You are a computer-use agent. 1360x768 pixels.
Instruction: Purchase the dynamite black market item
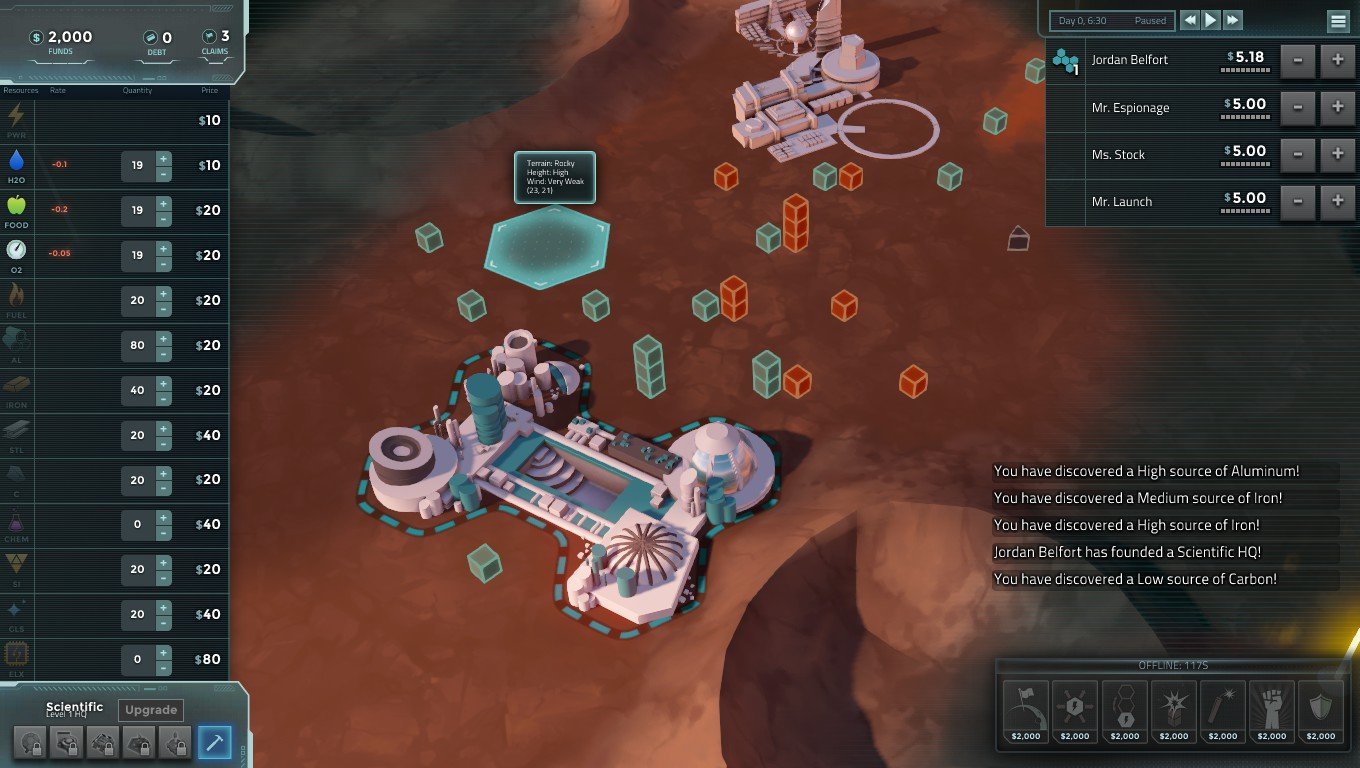[1222, 712]
